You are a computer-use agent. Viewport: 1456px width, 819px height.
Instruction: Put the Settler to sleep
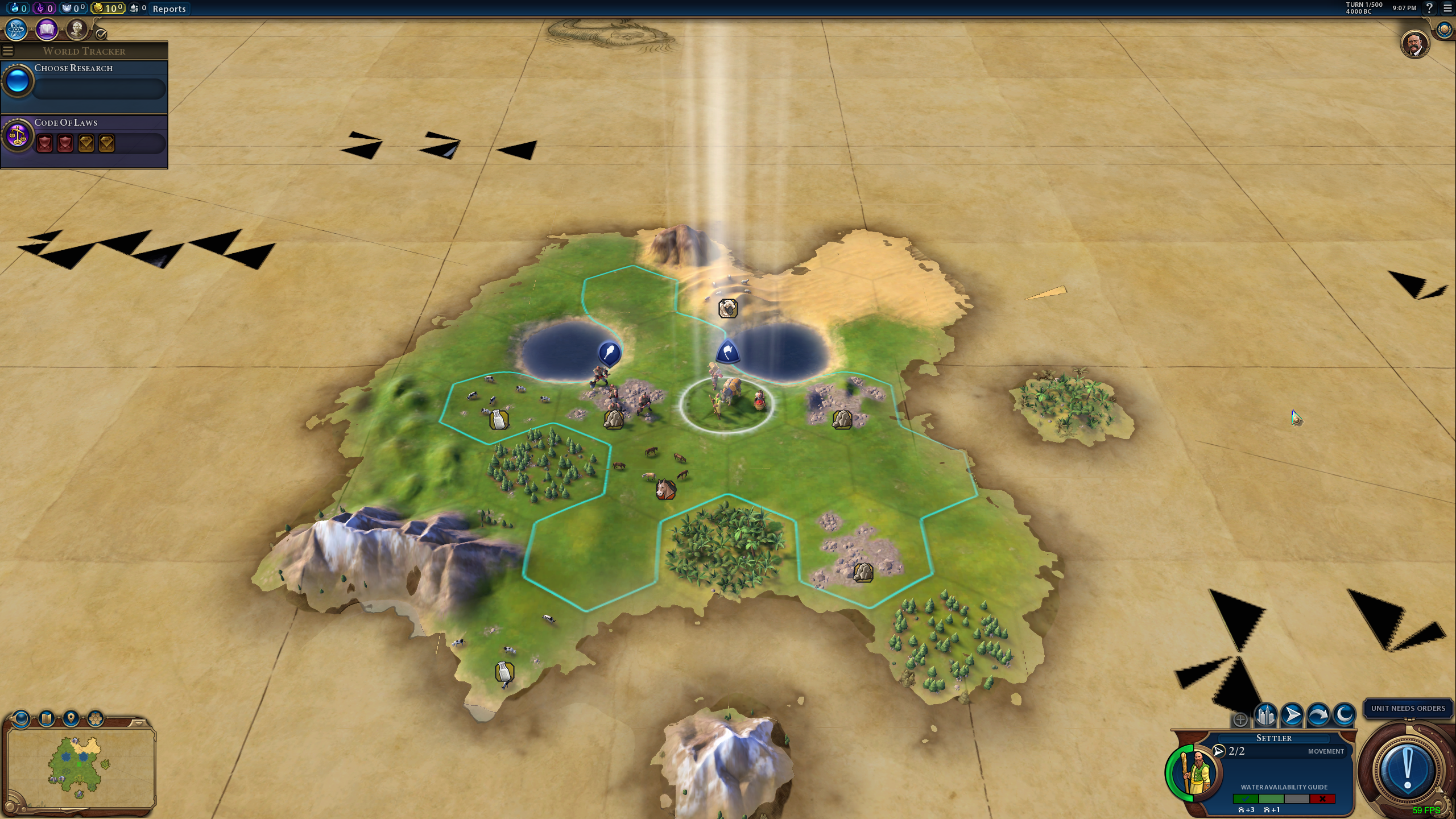coord(1344,715)
